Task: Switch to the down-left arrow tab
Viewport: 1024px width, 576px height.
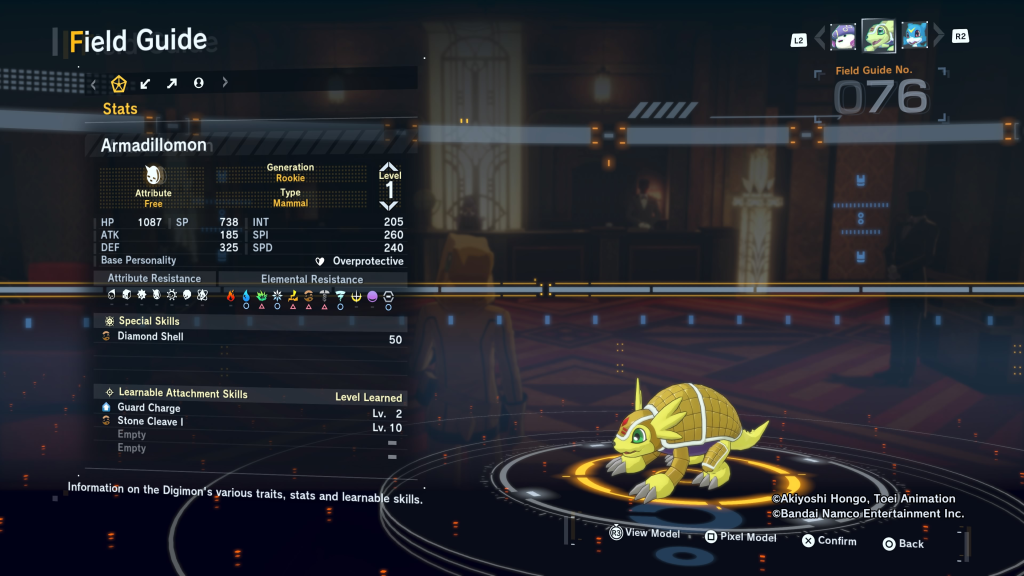Action: tap(146, 83)
